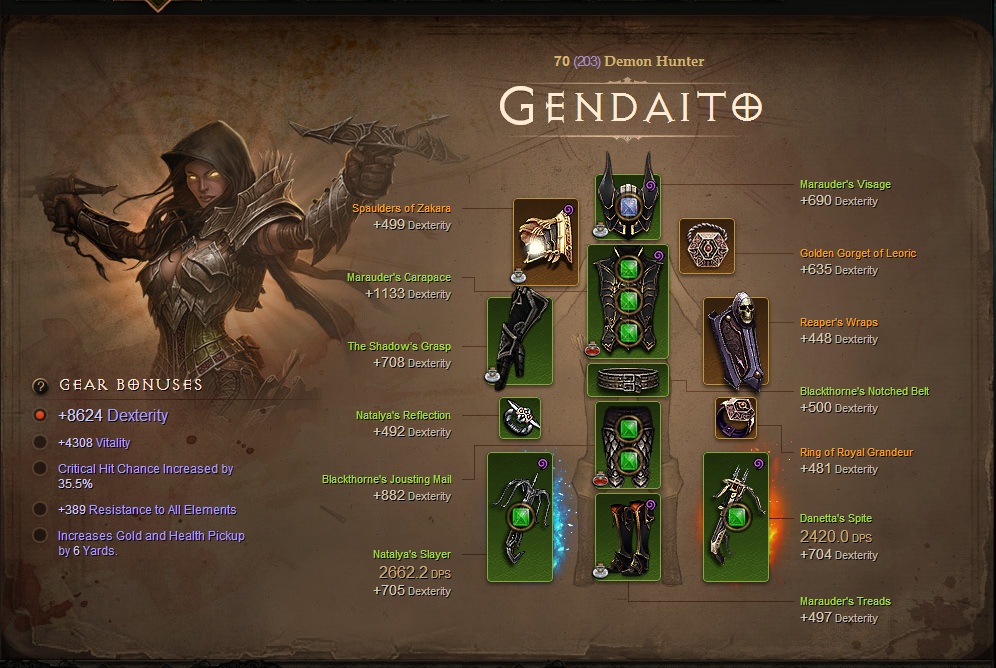Click the Blackthorne's Notched Belt slot

tap(627, 380)
